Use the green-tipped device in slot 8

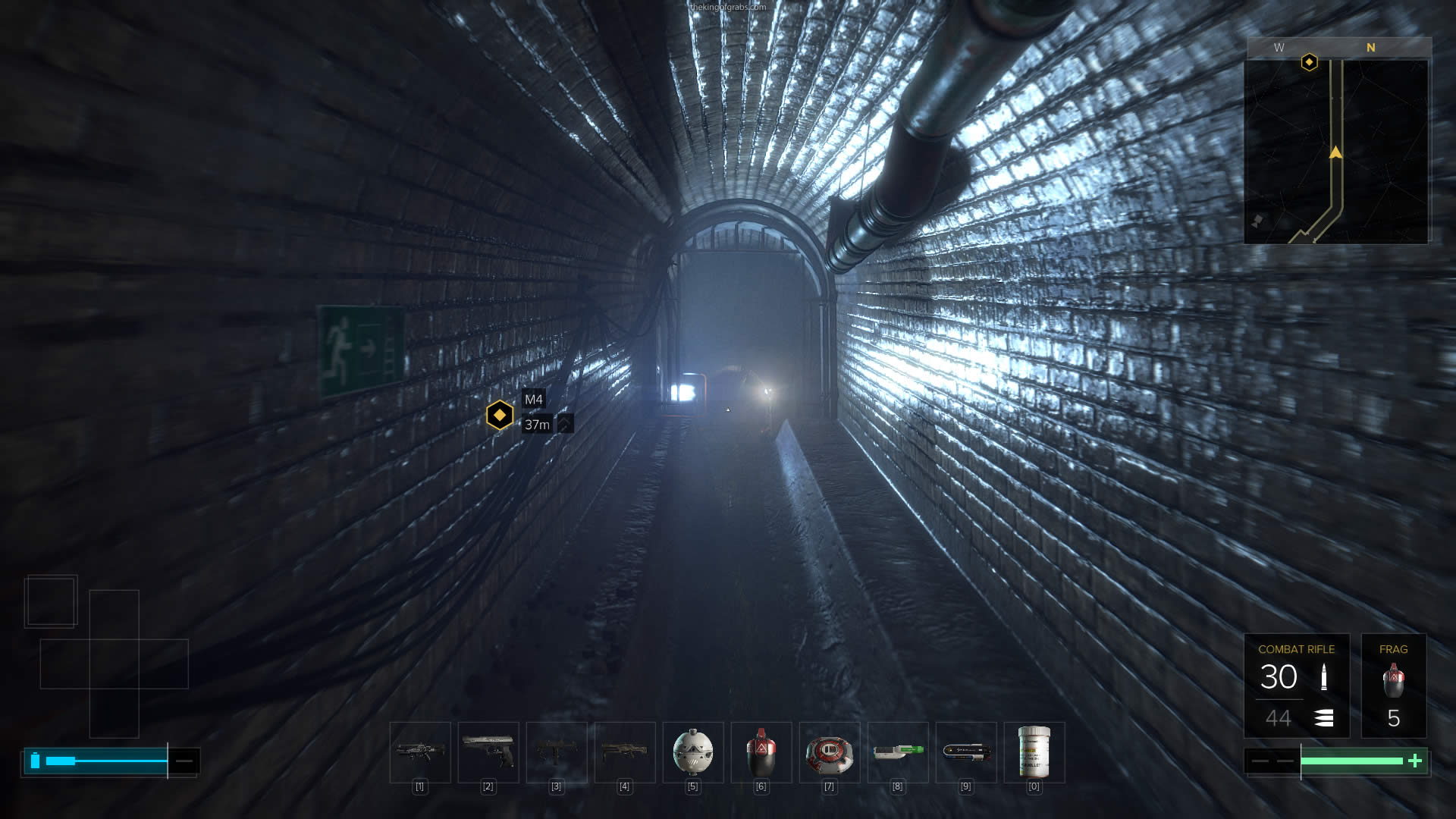898,752
